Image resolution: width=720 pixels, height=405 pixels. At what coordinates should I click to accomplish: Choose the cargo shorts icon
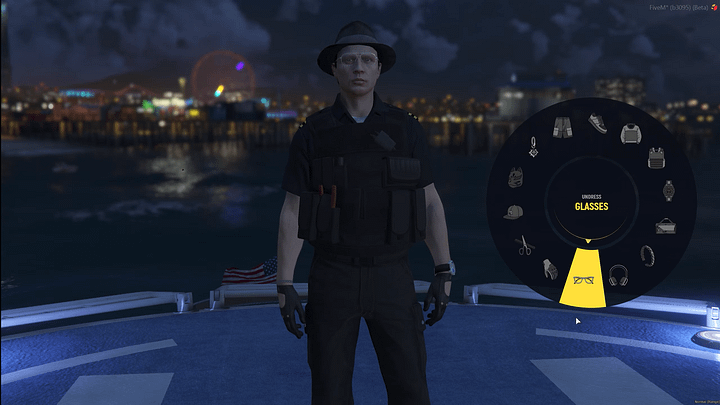562,127
